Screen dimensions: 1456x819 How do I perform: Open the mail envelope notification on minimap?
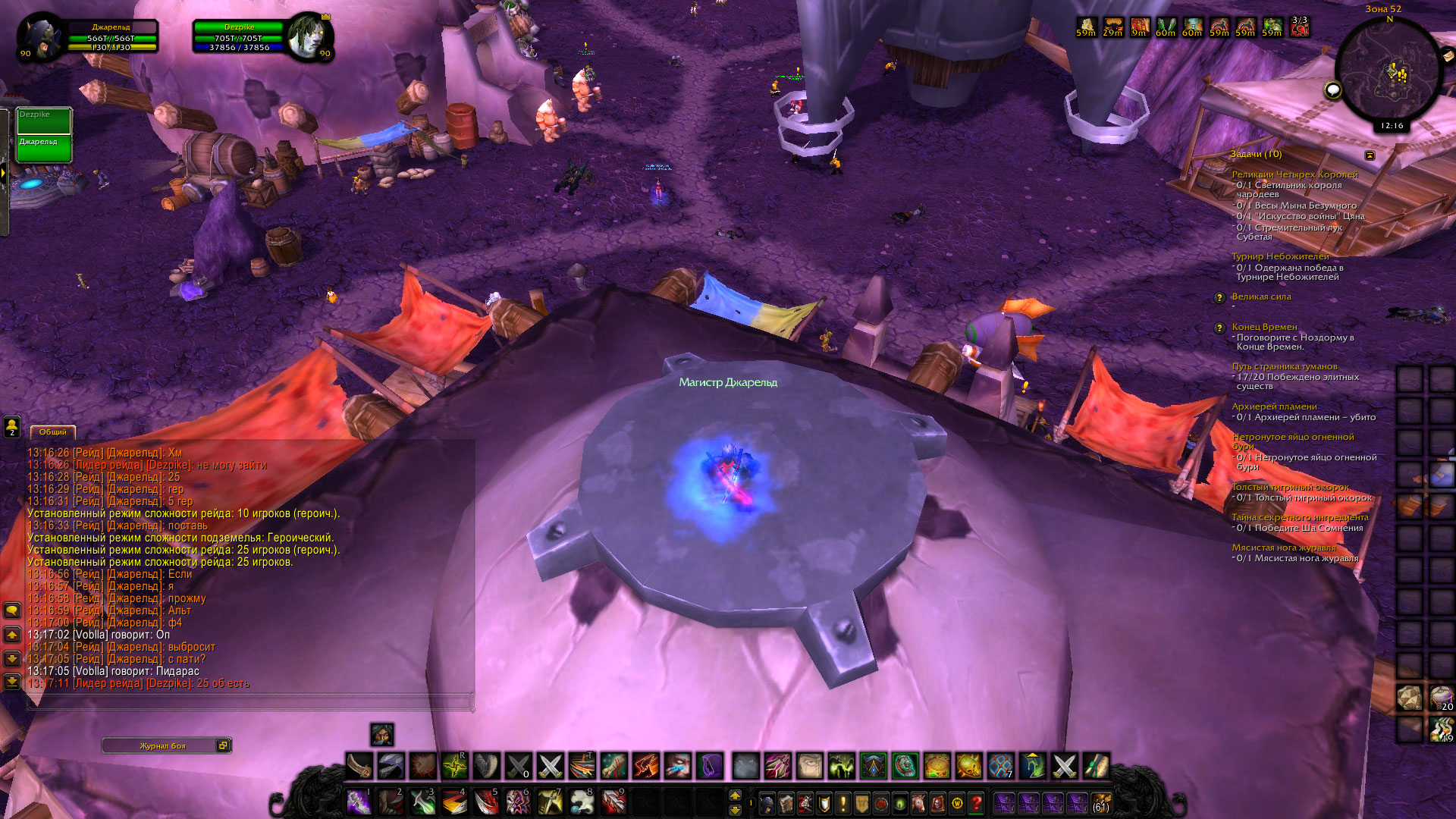coord(1447,55)
